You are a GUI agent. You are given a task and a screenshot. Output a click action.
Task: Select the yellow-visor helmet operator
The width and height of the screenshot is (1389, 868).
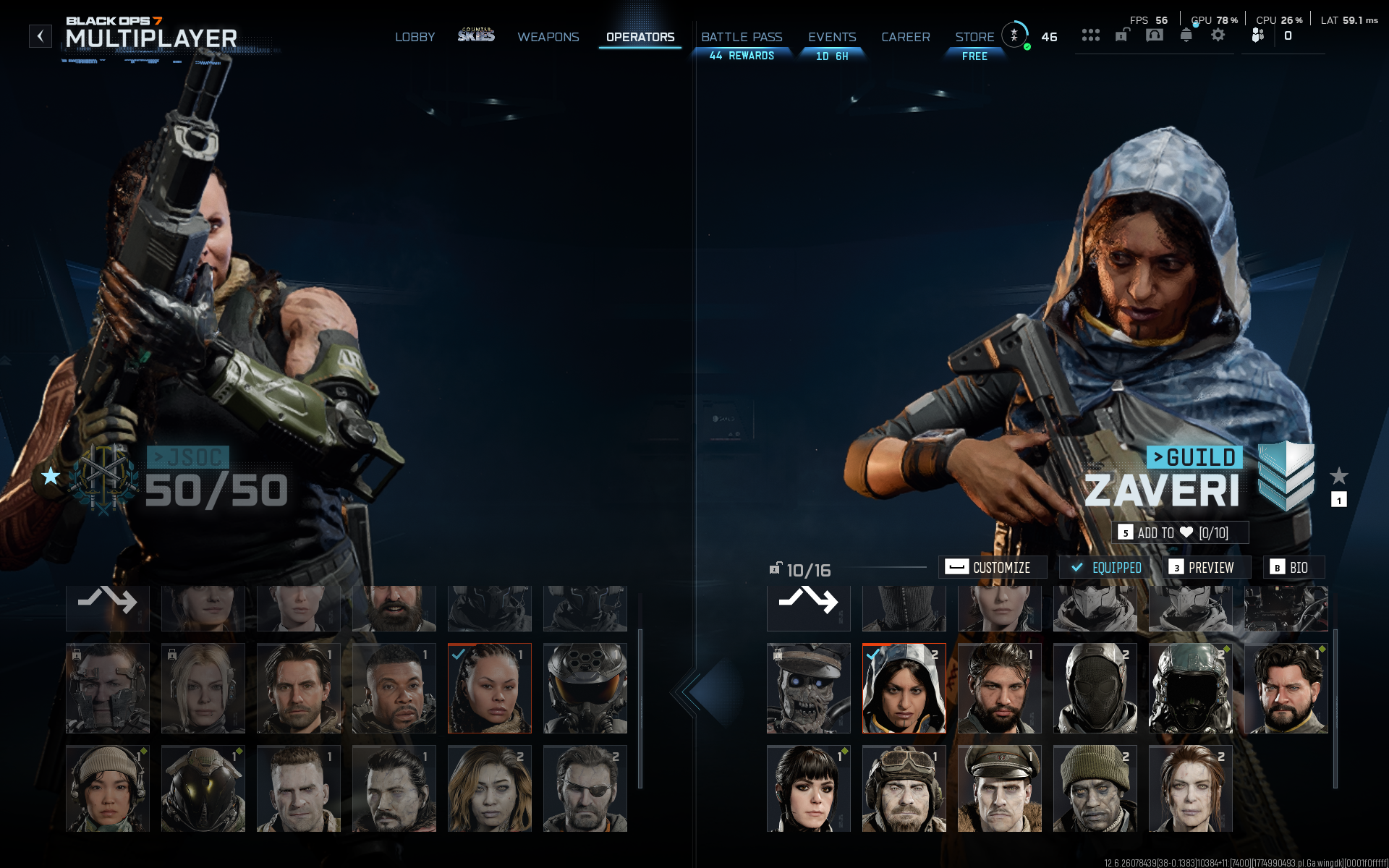coord(203,788)
